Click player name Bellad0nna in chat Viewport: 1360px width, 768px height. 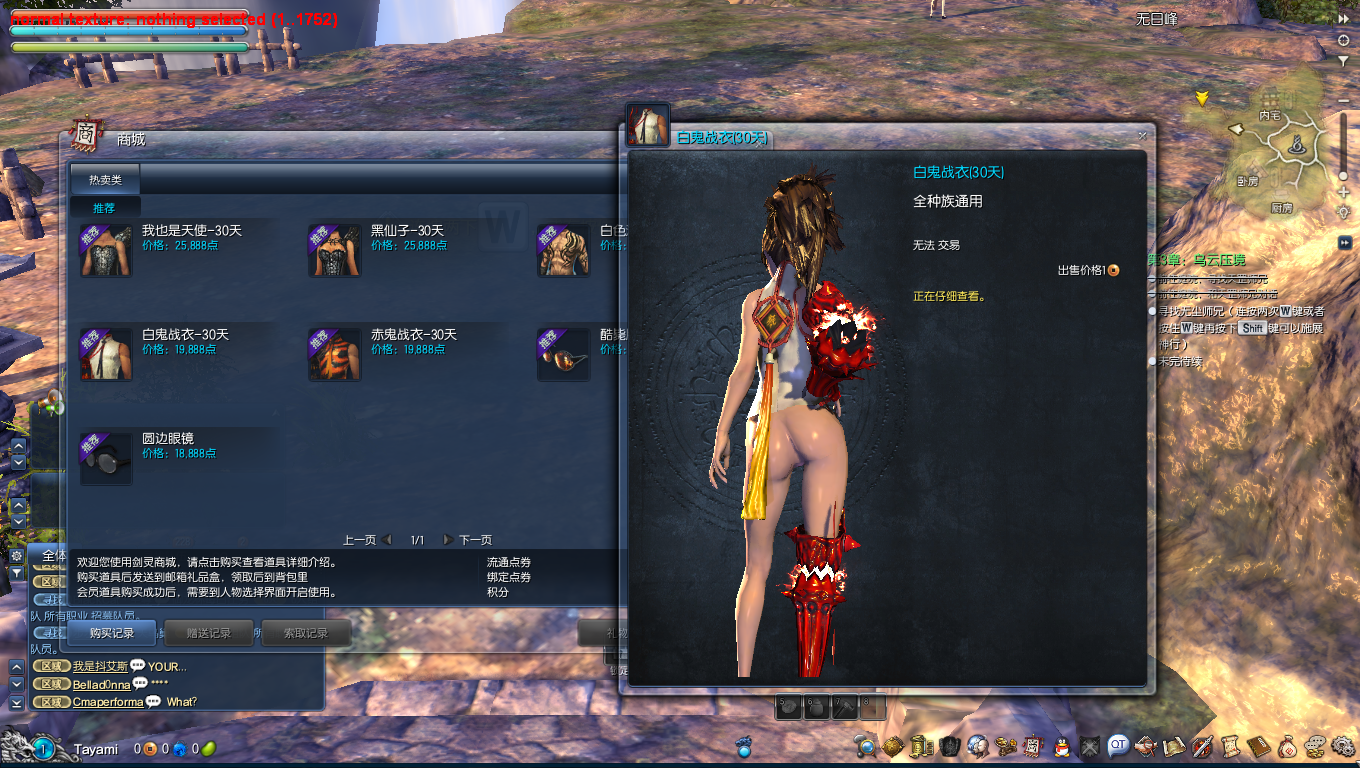tap(101, 685)
